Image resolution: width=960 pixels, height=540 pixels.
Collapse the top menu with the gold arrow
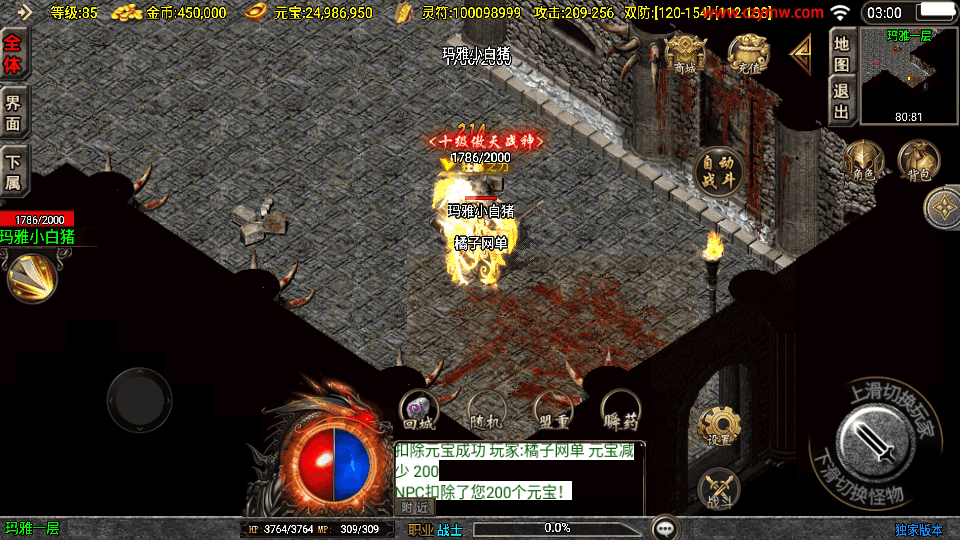801,55
